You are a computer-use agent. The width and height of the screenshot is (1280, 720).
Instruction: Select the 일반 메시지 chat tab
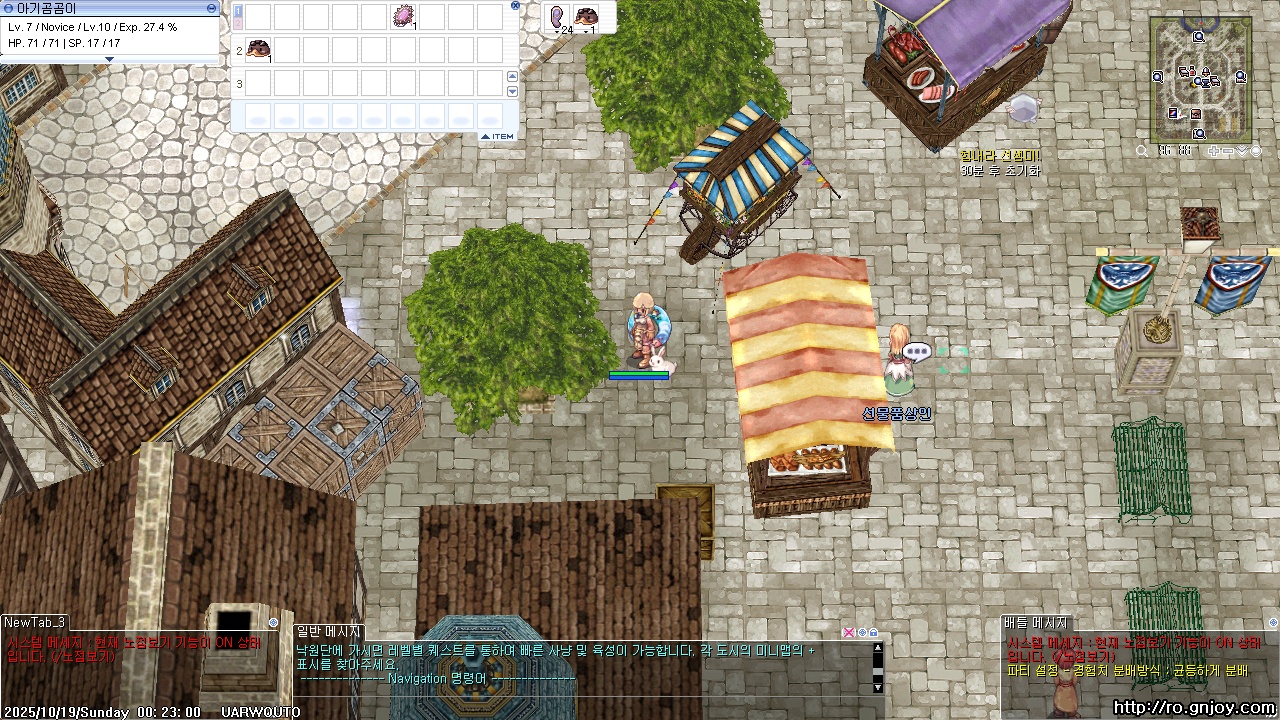pos(328,631)
